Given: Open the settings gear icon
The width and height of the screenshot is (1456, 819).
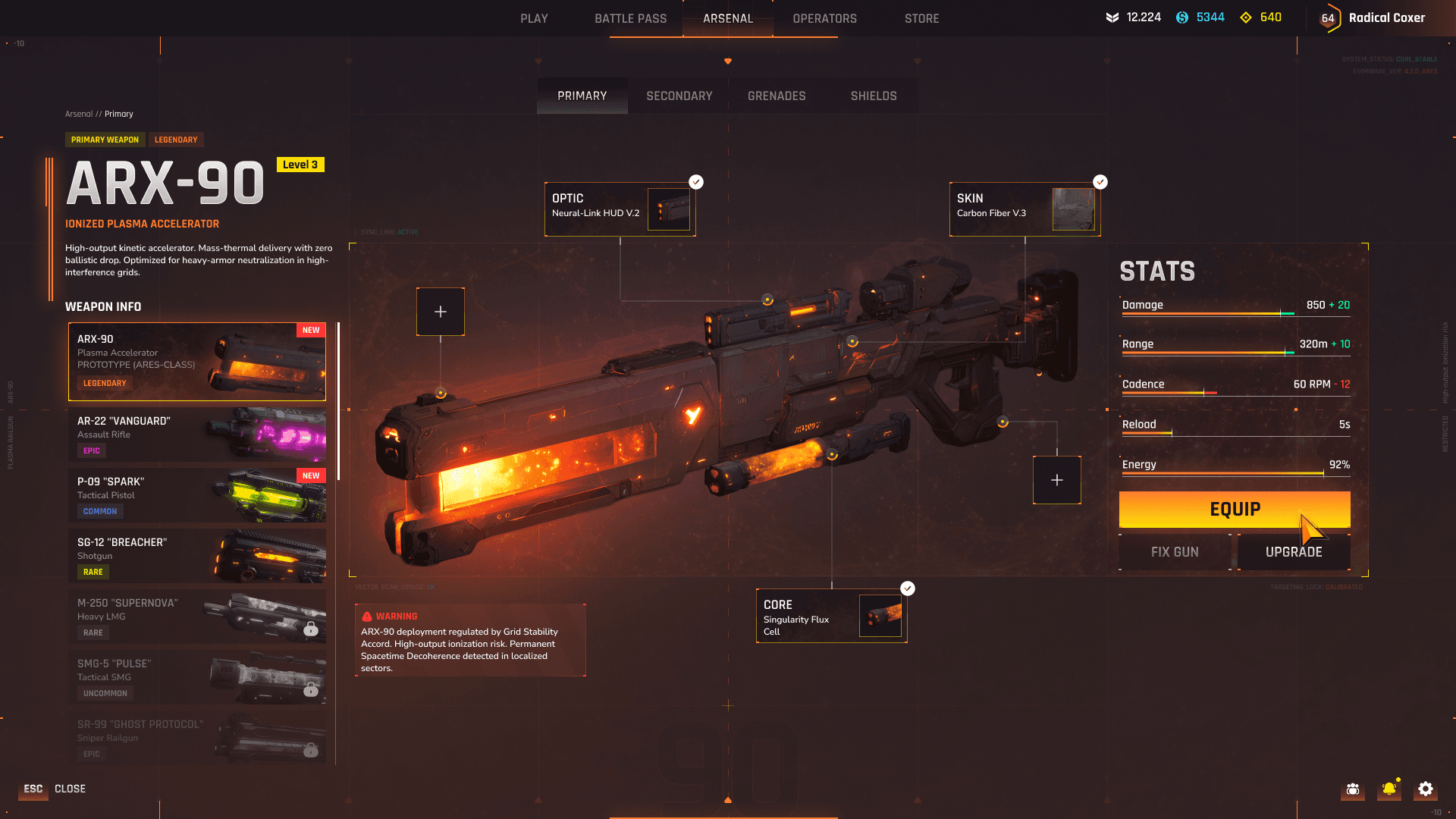Looking at the screenshot, I should point(1426,789).
